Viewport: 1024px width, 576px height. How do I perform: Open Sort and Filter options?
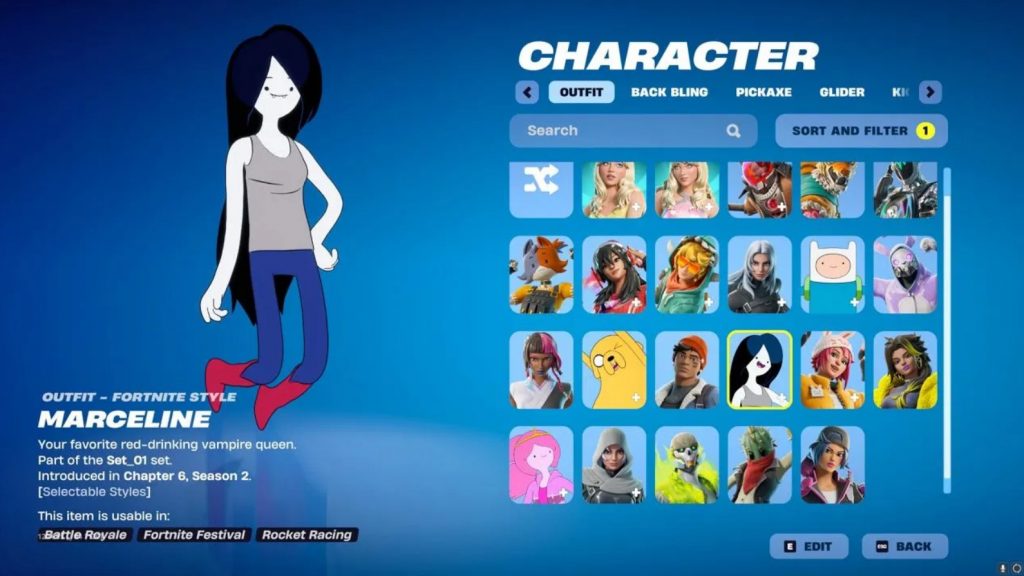[861, 130]
